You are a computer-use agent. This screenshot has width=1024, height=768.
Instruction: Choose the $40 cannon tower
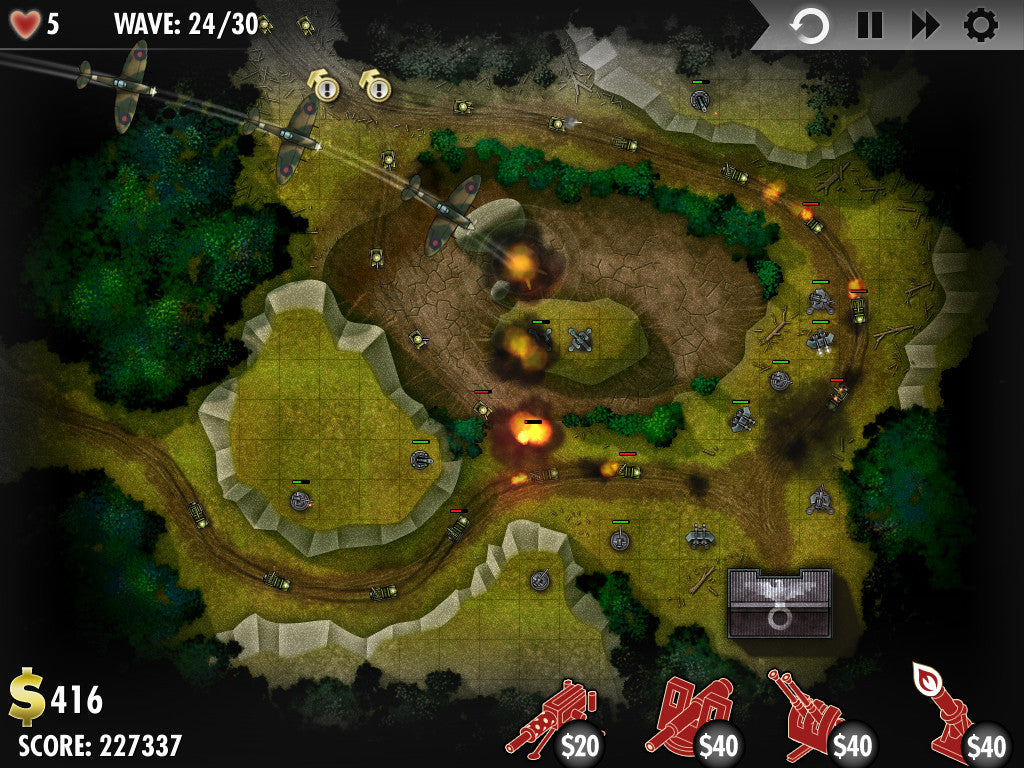(x=692, y=717)
